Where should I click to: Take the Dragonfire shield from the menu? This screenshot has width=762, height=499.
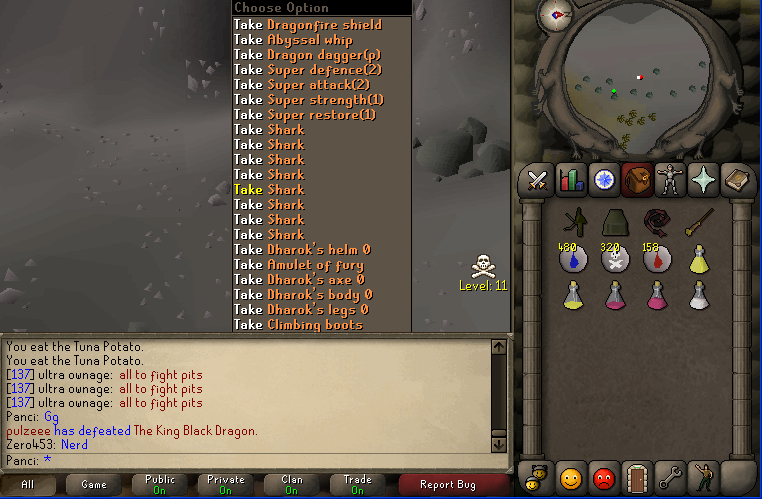pyautogui.click(x=309, y=24)
